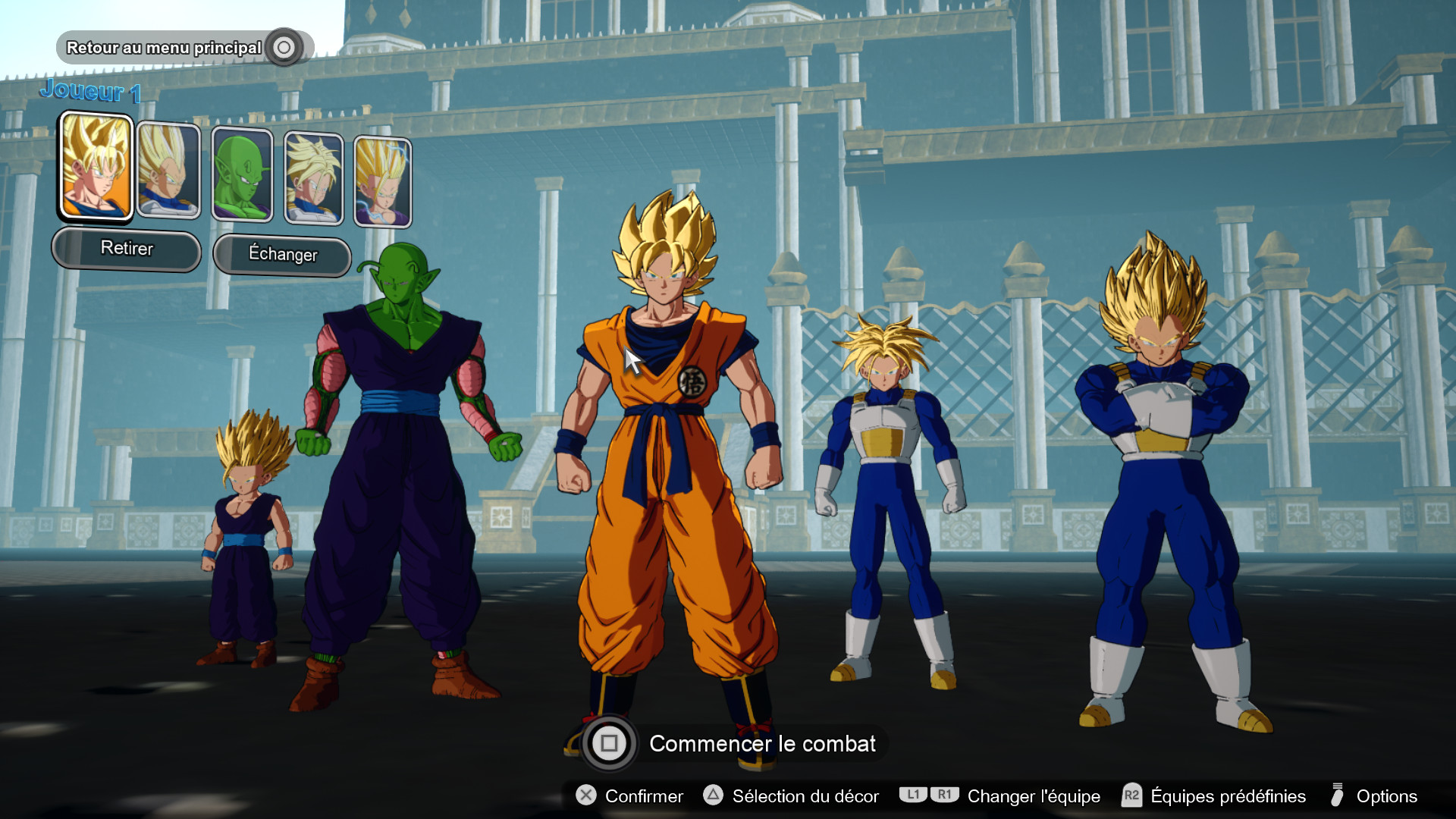Choose Commencer le combat
Image resolution: width=1456 pixels, height=819 pixels.
(x=762, y=744)
